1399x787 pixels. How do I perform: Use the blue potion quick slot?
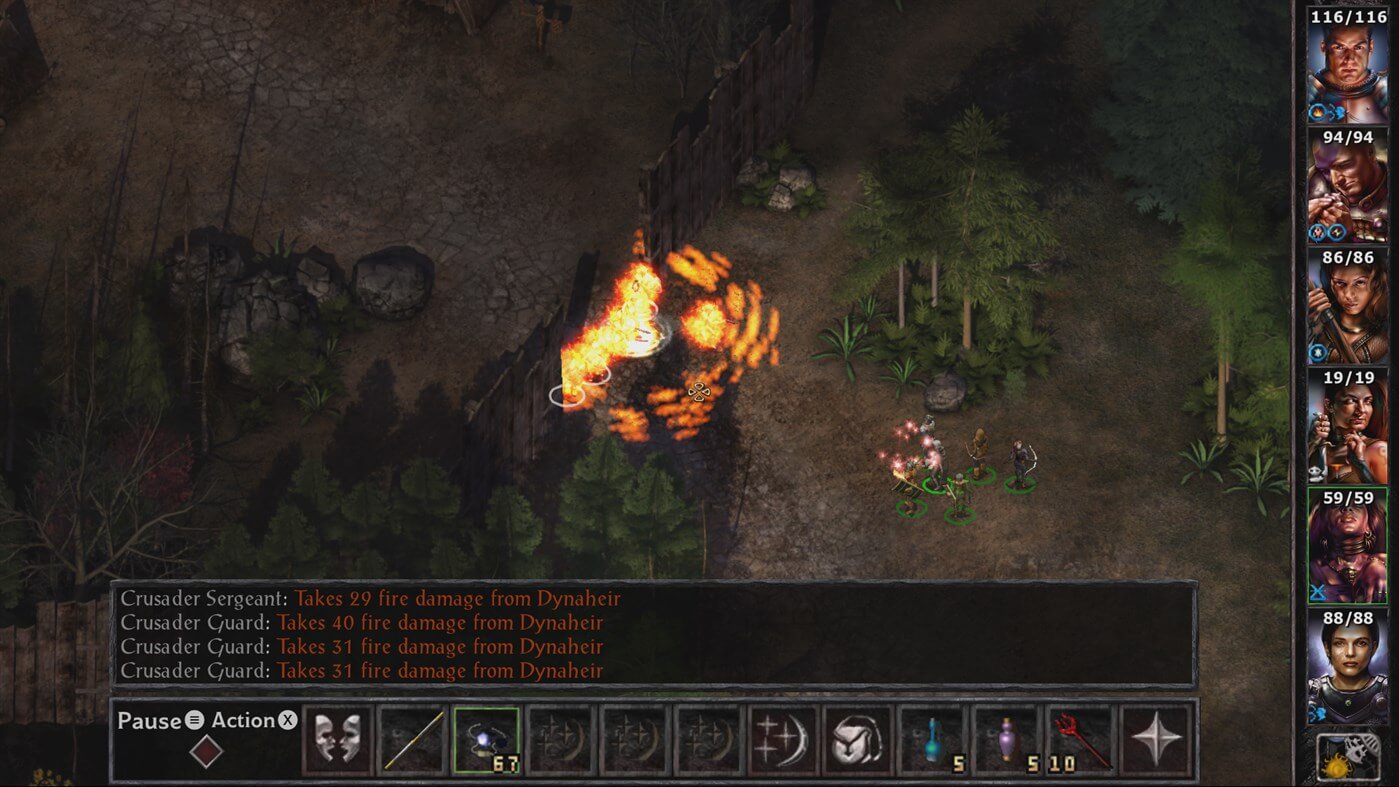(x=932, y=740)
